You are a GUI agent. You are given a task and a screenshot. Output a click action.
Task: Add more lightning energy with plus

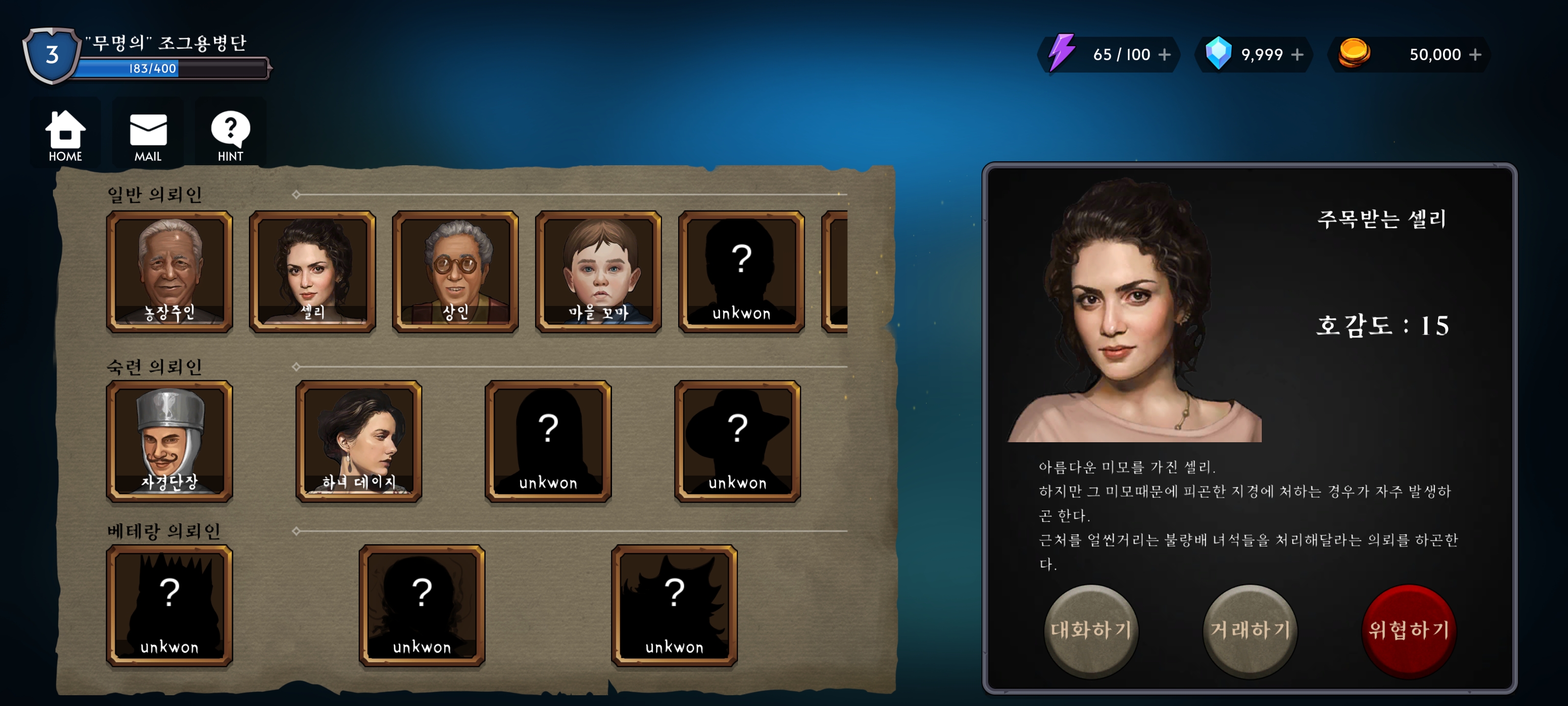click(1164, 55)
